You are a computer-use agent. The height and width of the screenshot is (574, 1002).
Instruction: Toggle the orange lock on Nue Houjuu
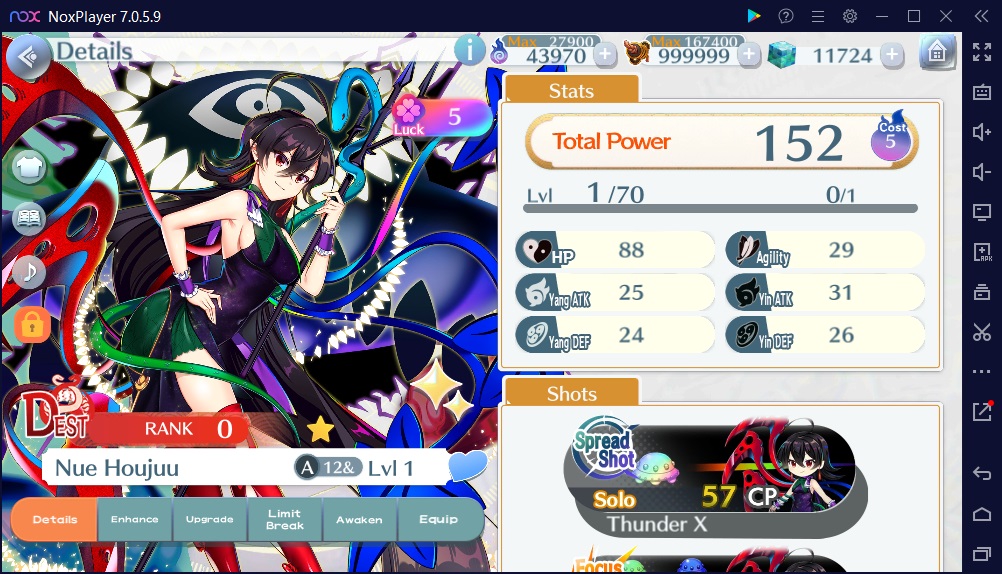click(31, 323)
